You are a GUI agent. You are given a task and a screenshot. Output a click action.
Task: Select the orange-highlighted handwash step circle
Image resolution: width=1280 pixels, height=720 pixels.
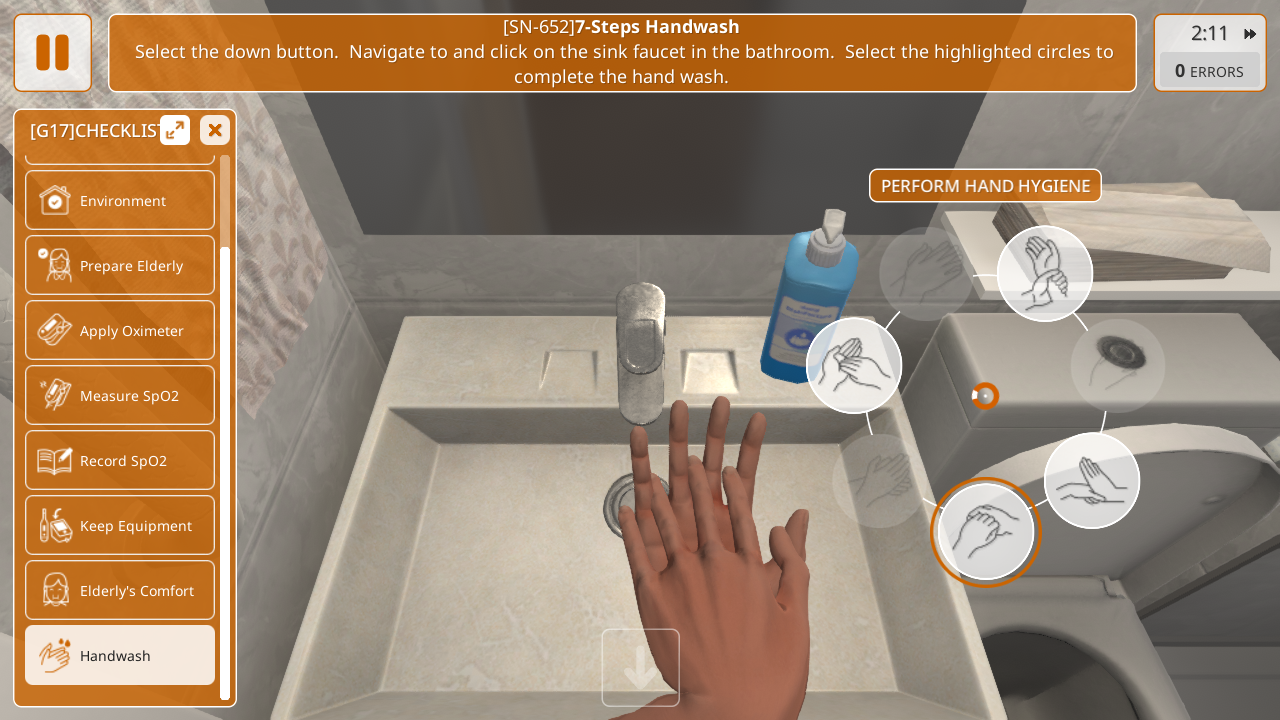(986, 532)
